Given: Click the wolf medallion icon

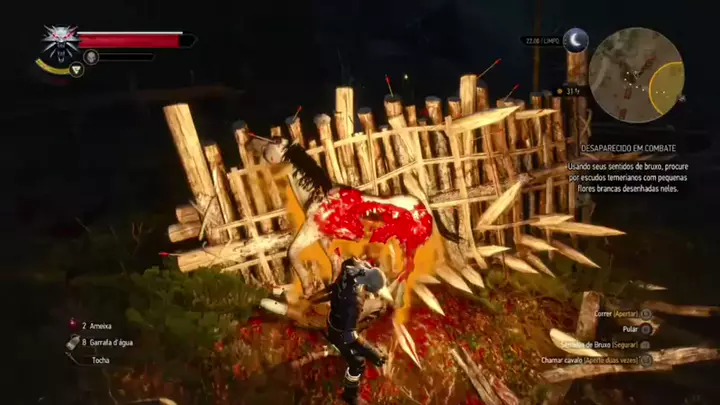Looking at the screenshot, I should coord(60,44).
